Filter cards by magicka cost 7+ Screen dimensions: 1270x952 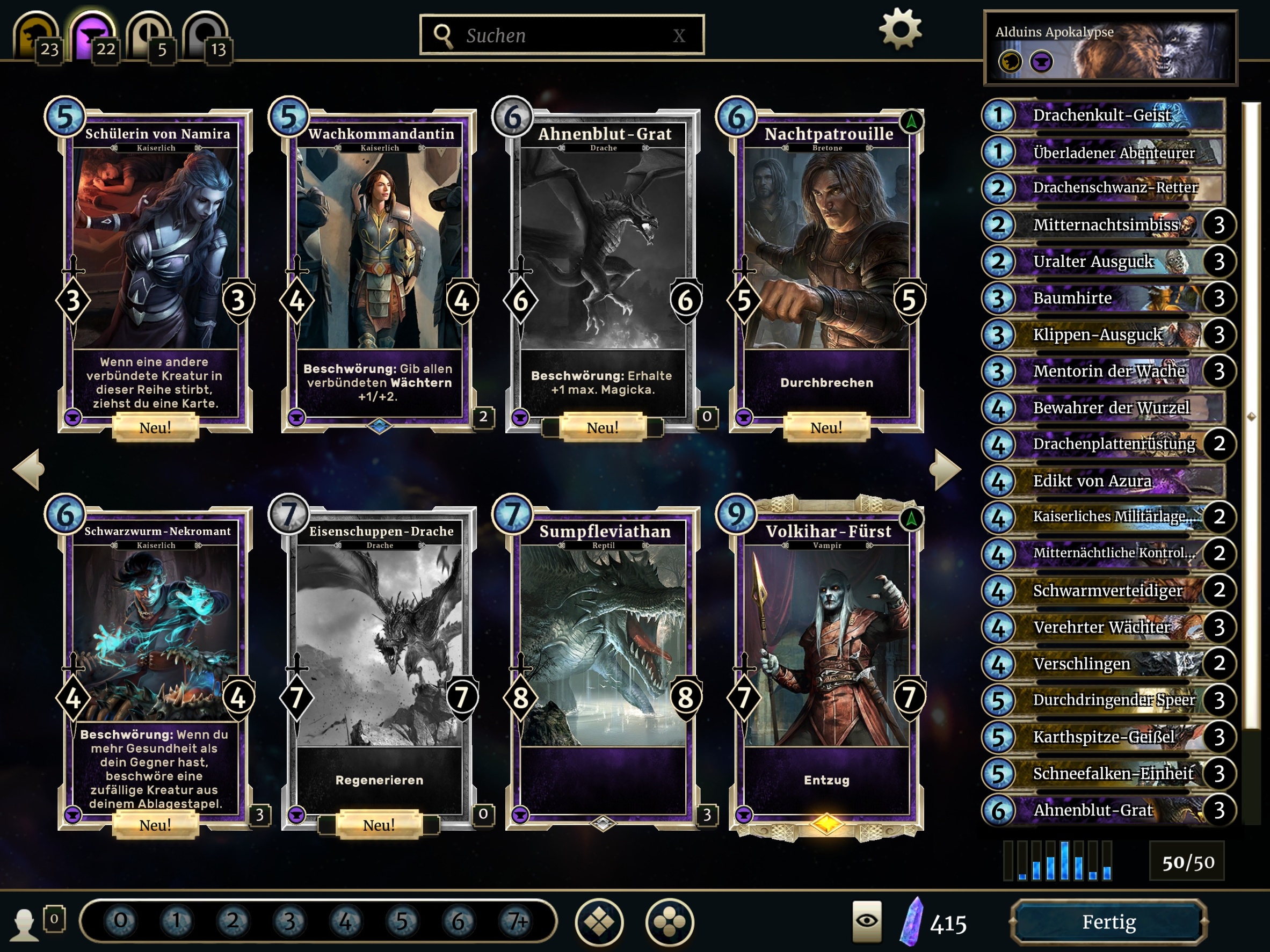tap(516, 921)
